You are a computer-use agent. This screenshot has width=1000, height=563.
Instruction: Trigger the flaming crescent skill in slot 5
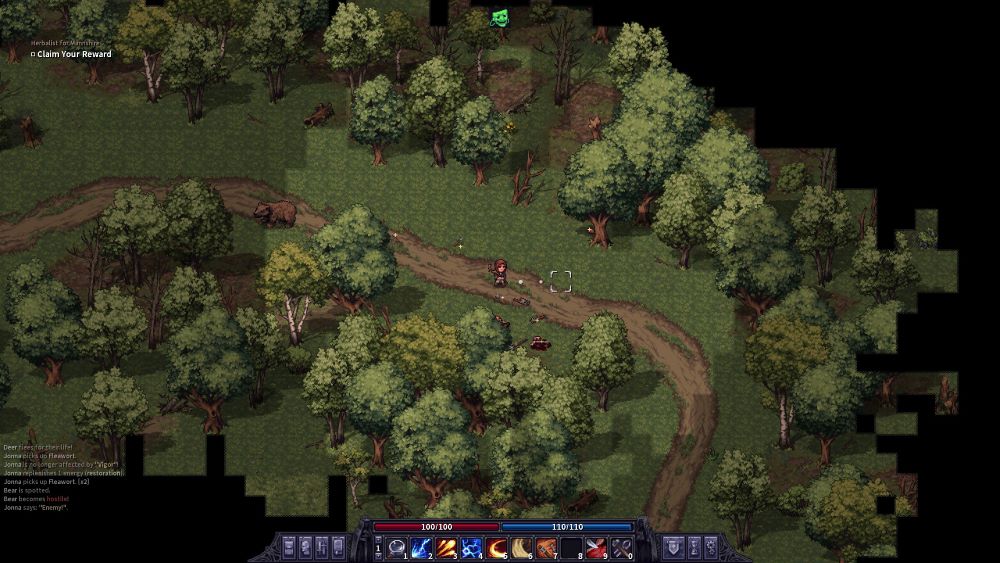pos(497,546)
